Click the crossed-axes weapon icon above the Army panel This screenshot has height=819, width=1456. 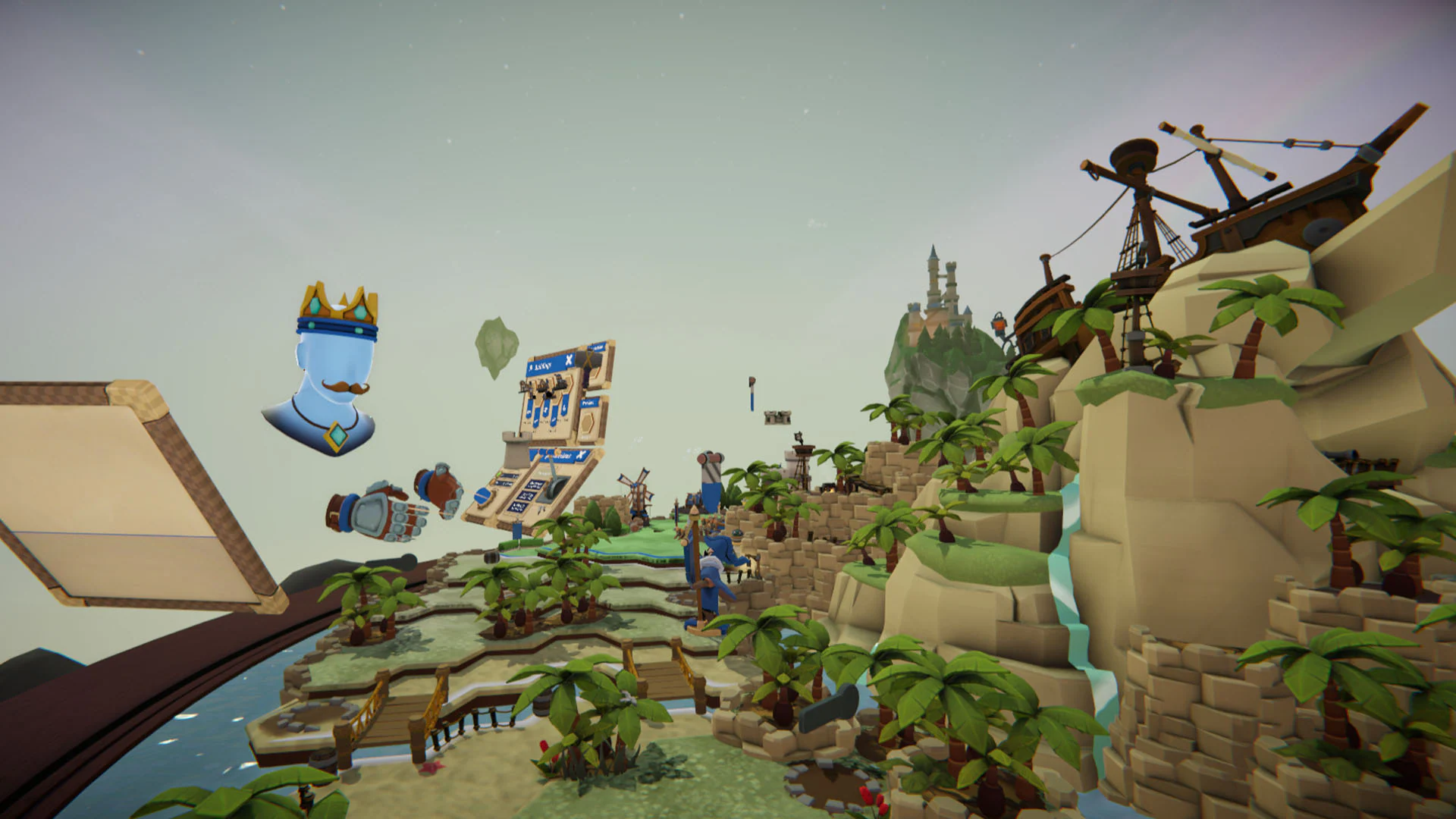[588, 360]
